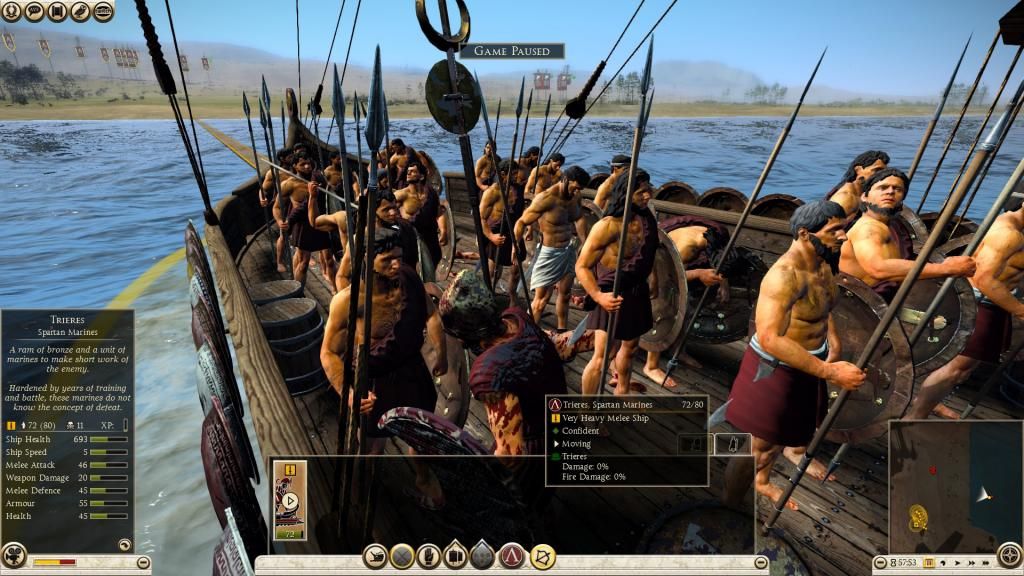1024x576 pixels.
Task: Toggle the group formation button
Action: click(457, 556)
